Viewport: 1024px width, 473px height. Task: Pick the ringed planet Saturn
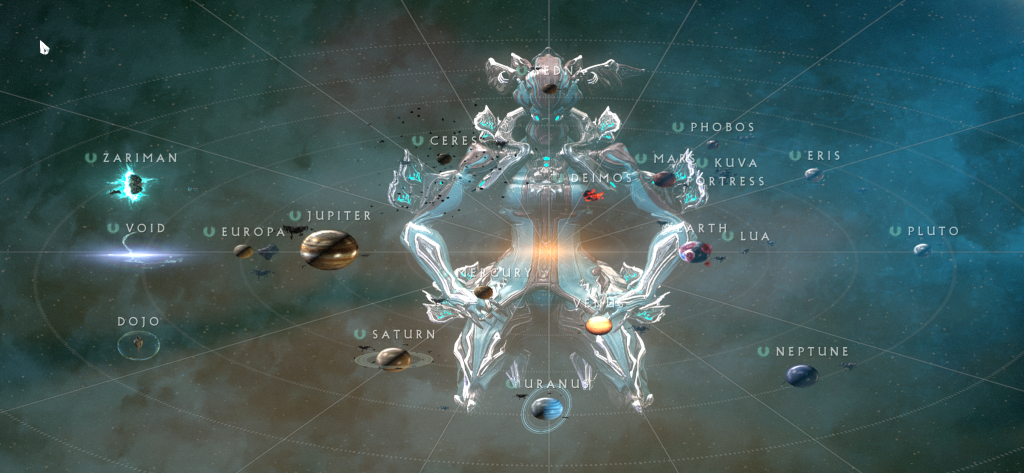pos(394,358)
